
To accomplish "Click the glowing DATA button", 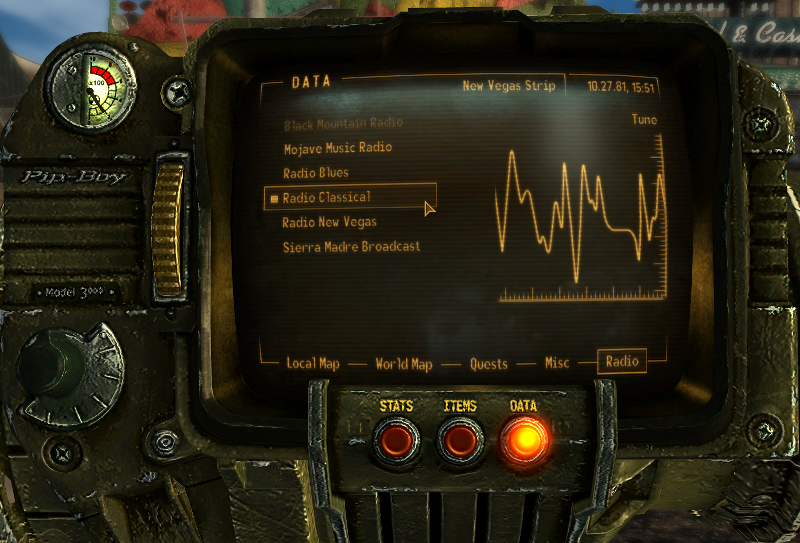I will (524, 440).
